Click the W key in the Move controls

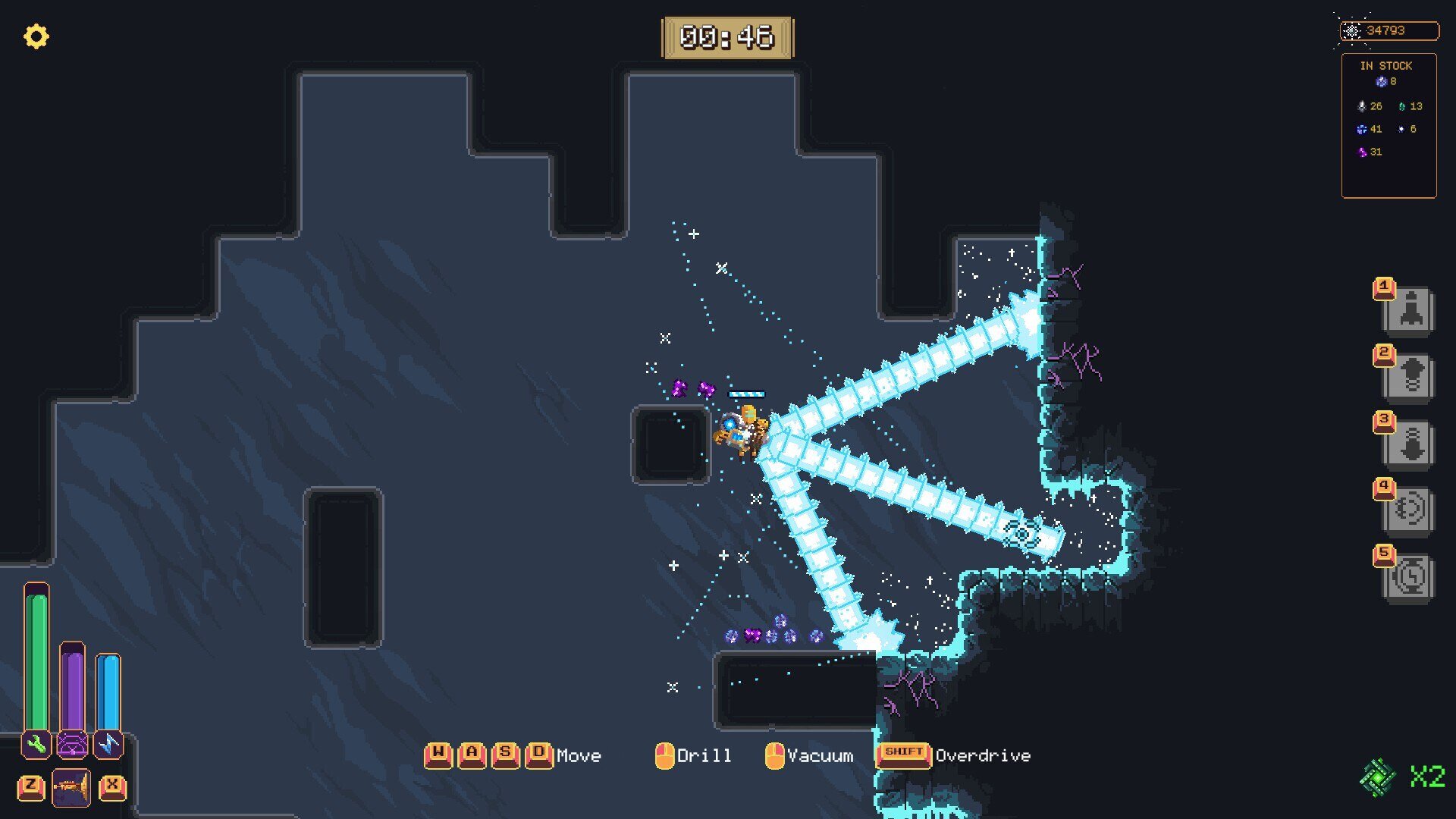(438, 753)
